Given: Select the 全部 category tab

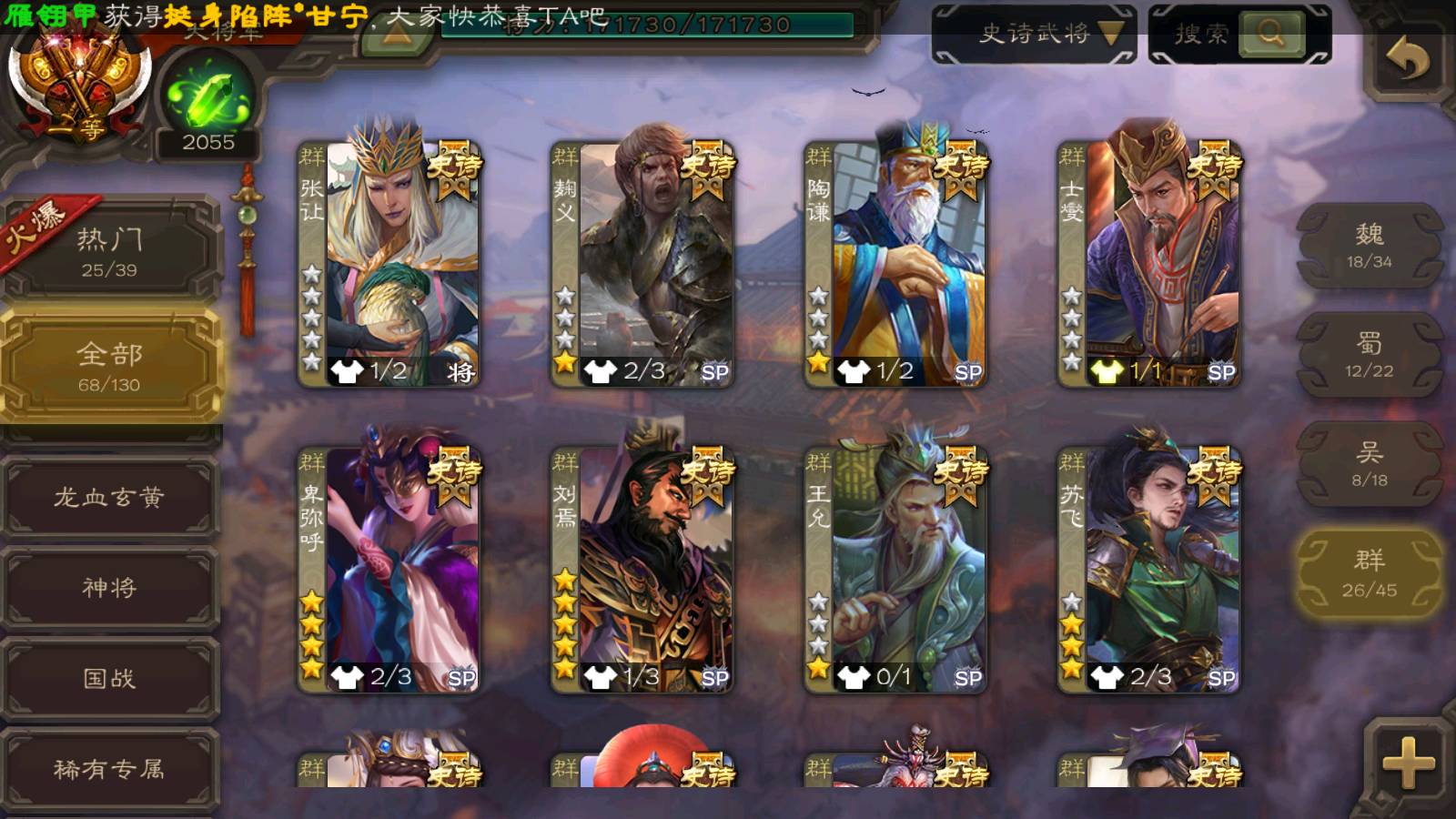Looking at the screenshot, I should pos(109,366).
